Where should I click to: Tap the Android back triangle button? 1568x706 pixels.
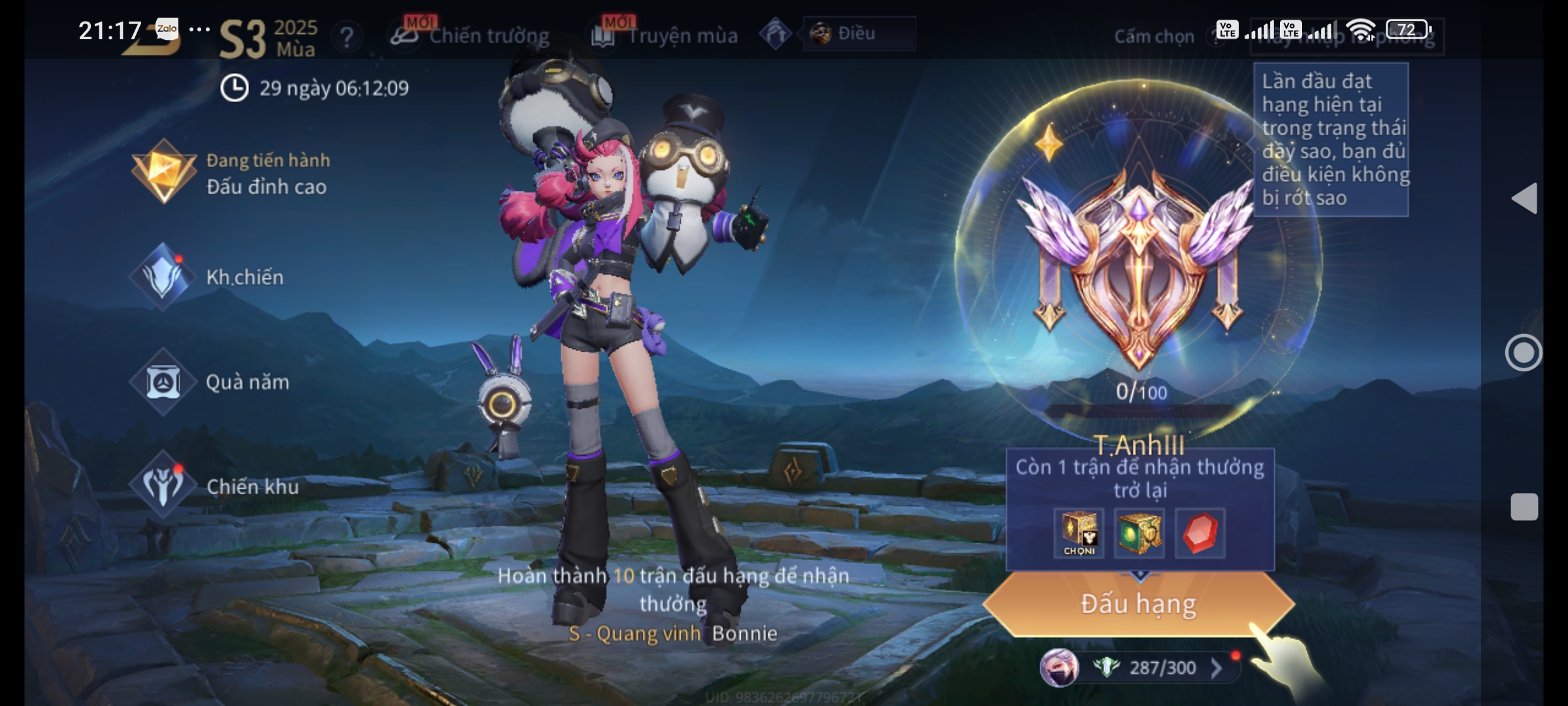1524,198
